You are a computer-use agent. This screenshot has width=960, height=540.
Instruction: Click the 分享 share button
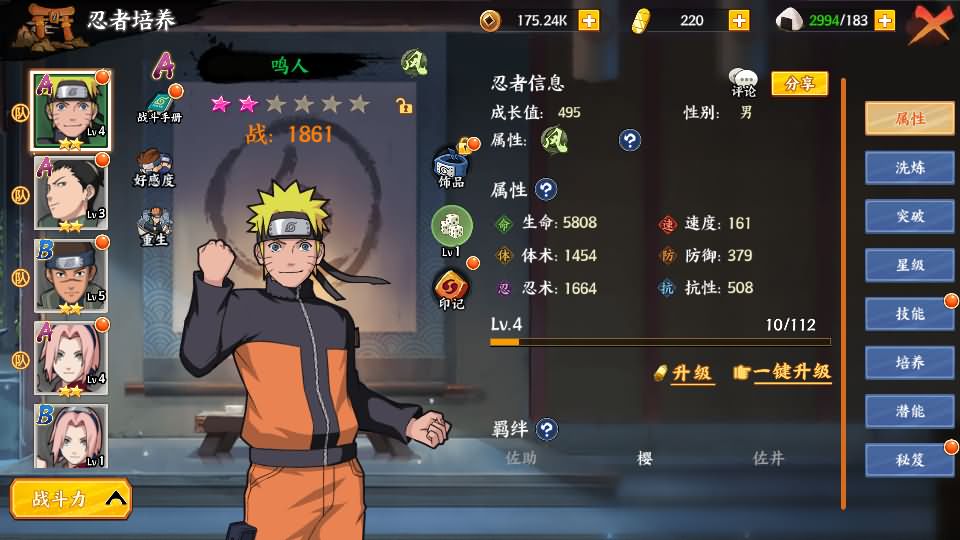[799, 84]
